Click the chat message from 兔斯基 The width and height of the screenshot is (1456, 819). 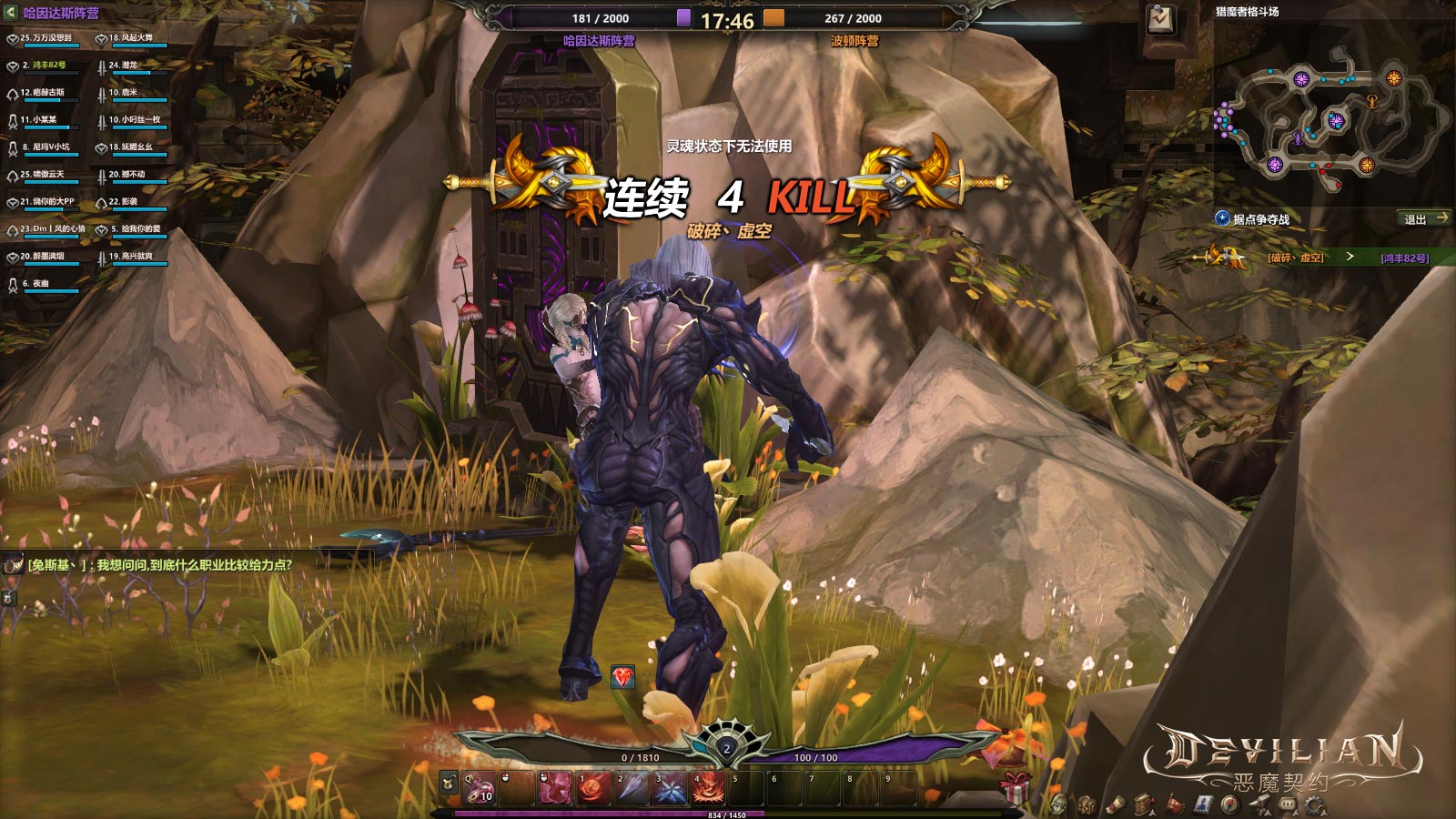[159, 565]
